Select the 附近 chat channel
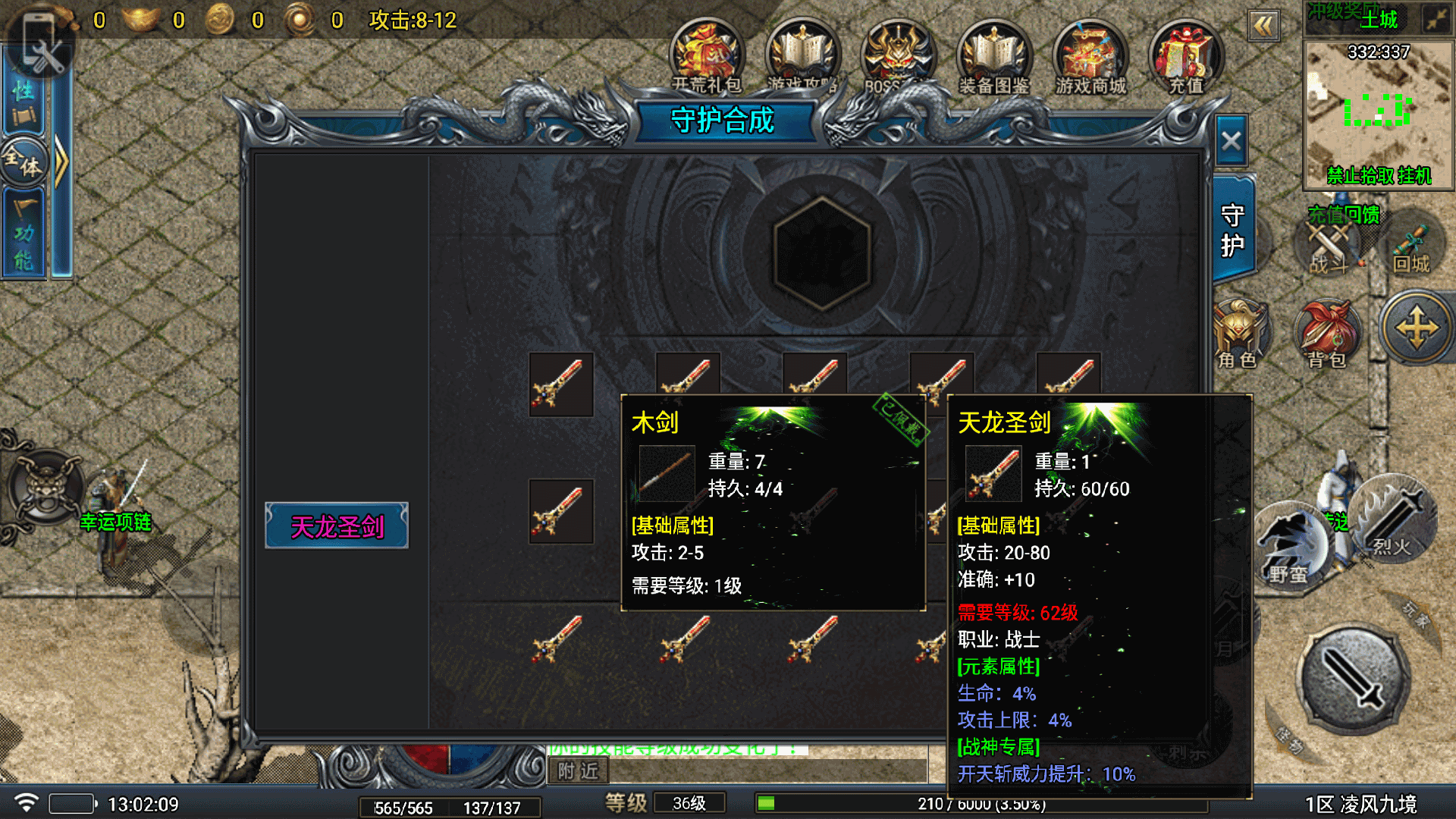The height and width of the screenshot is (819, 1456). tap(578, 771)
